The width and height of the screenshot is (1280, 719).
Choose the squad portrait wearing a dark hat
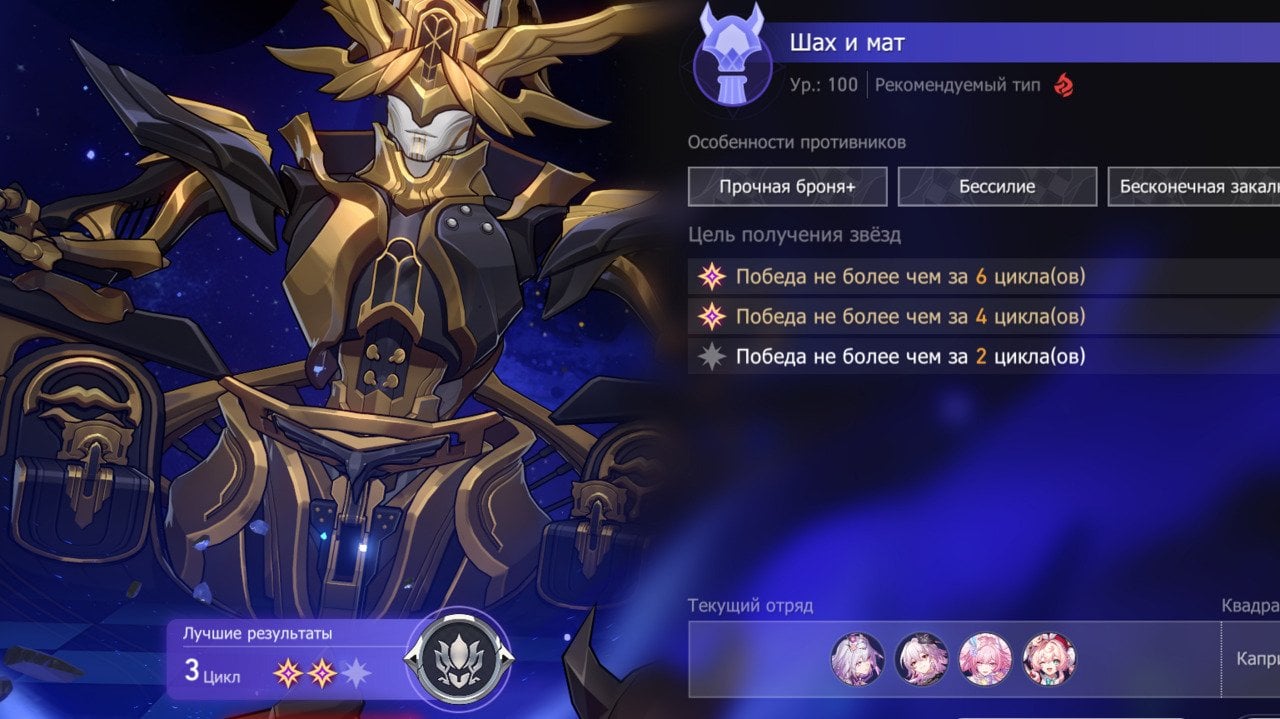[x=921, y=659]
